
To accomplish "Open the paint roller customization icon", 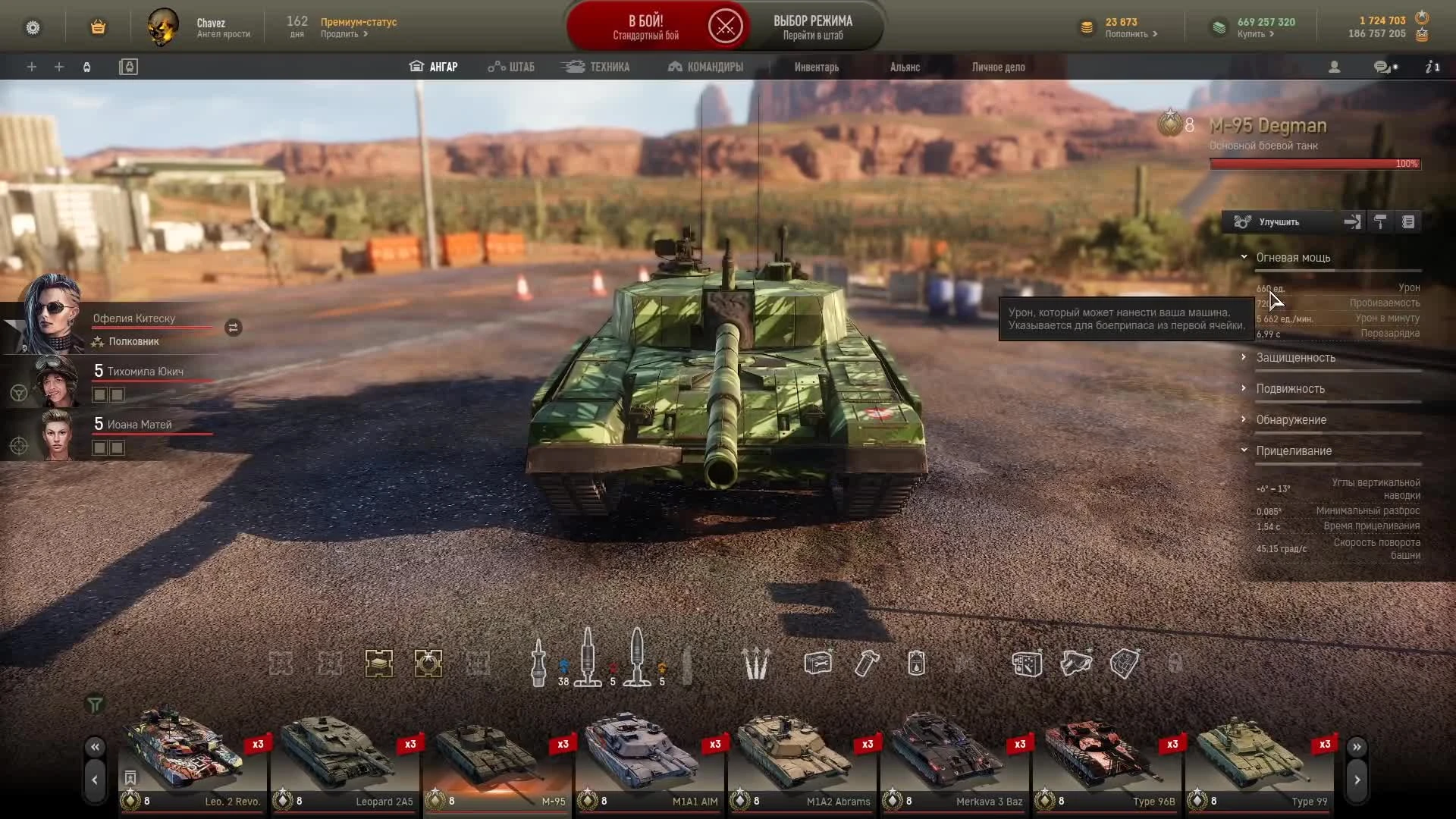I will tap(1380, 221).
